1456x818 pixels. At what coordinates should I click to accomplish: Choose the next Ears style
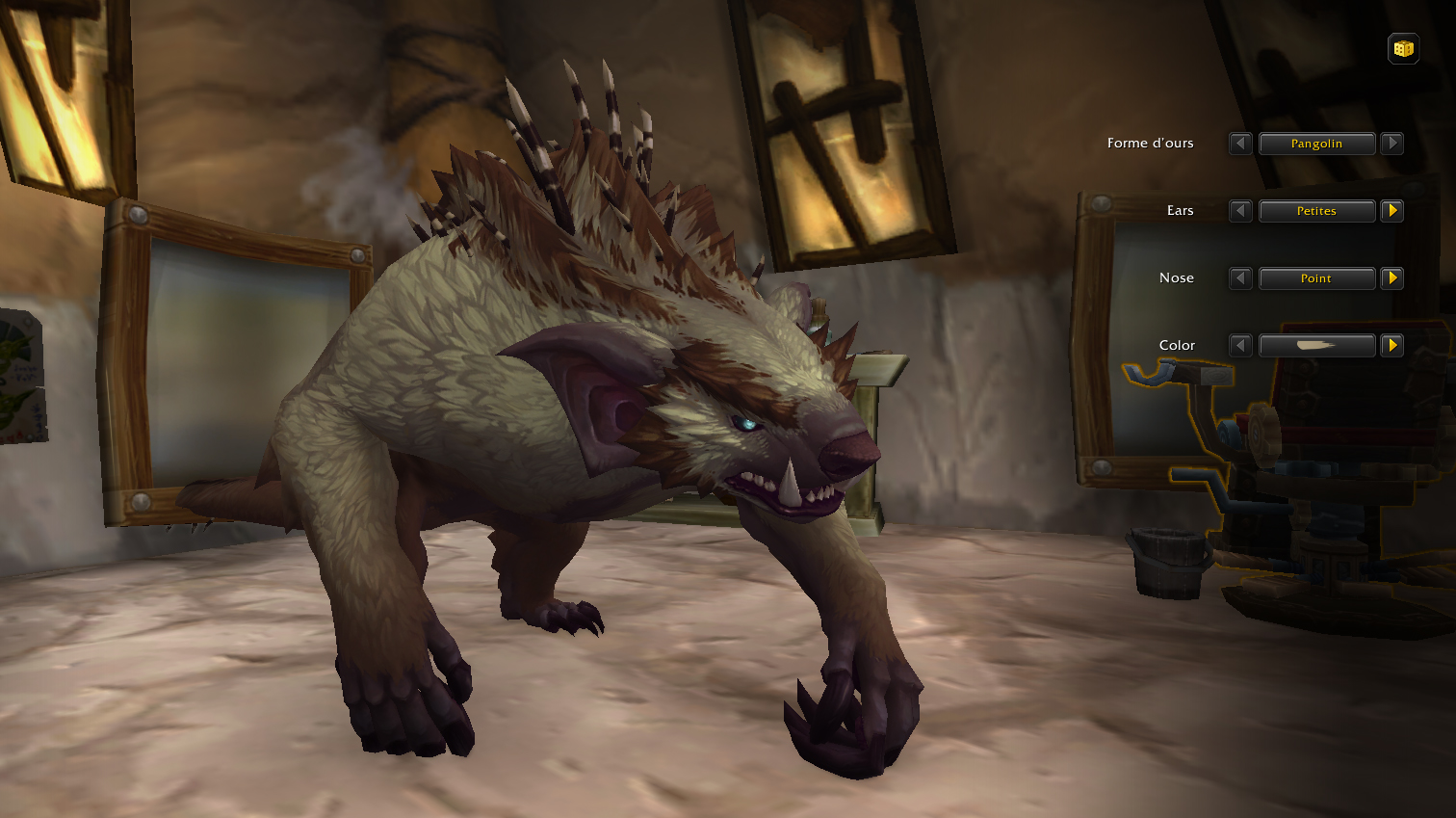pyautogui.click(x=1391, y=211)
